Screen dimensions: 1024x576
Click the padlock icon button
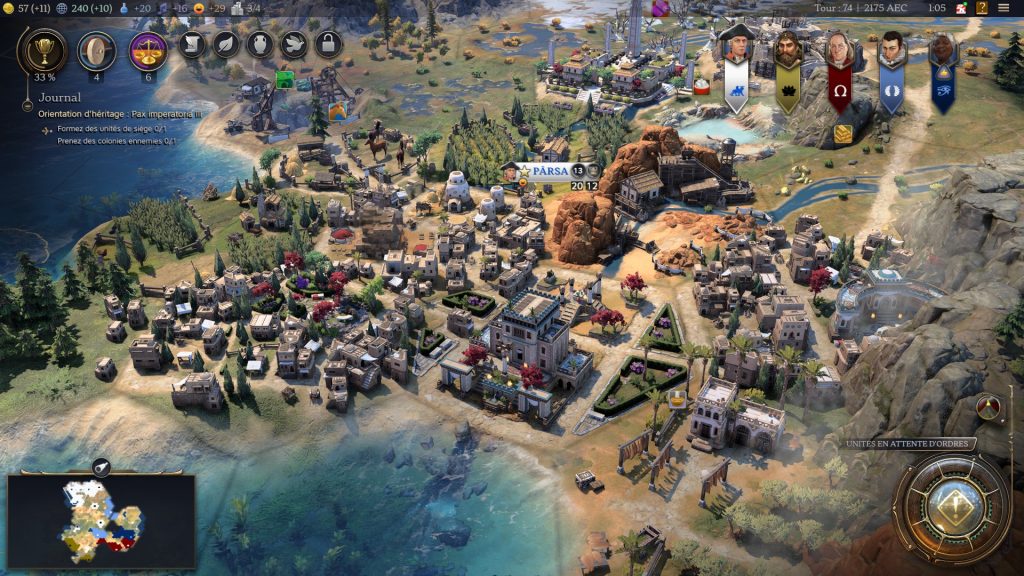pyautogui.click(x=328, y=44)
